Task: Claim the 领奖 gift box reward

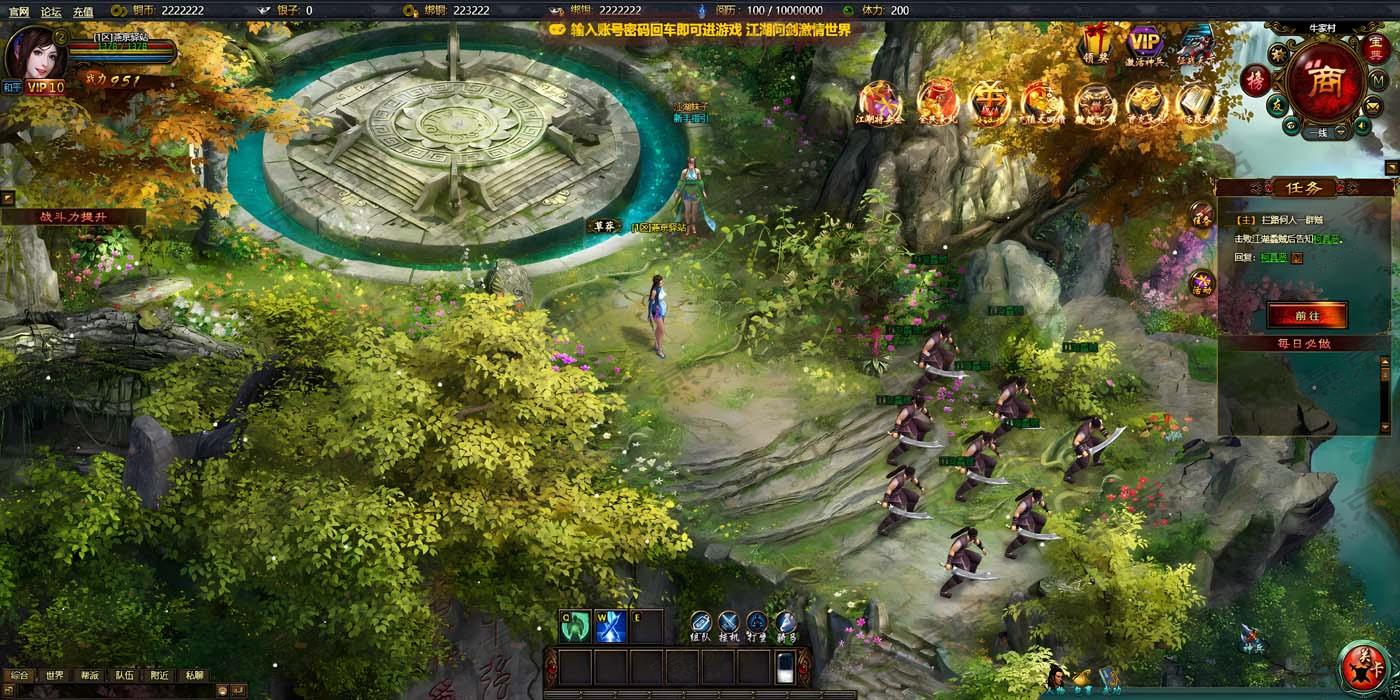Action: [x=1096, y=43]
